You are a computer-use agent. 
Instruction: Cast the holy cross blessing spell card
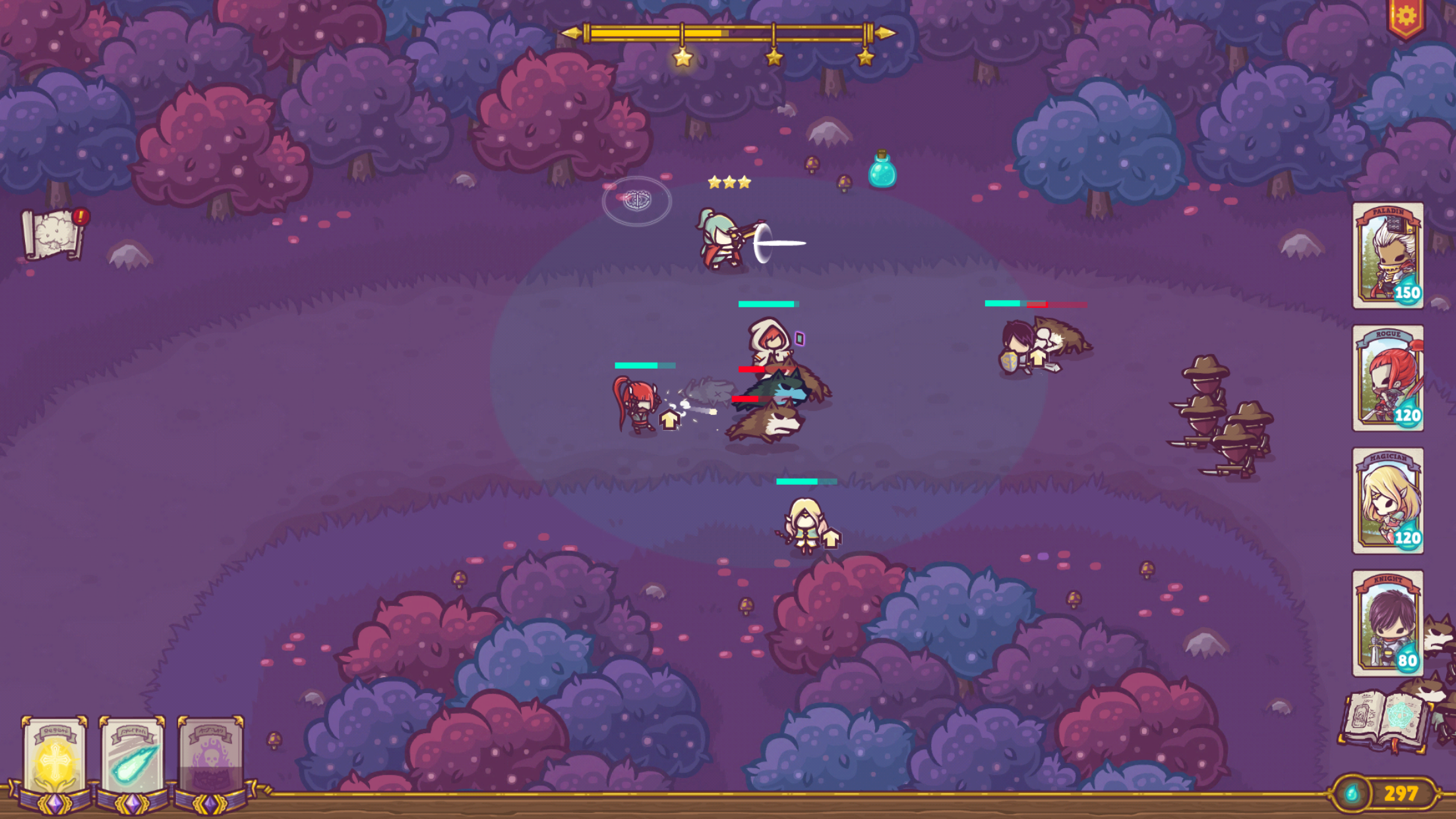[x=54, y=758]
